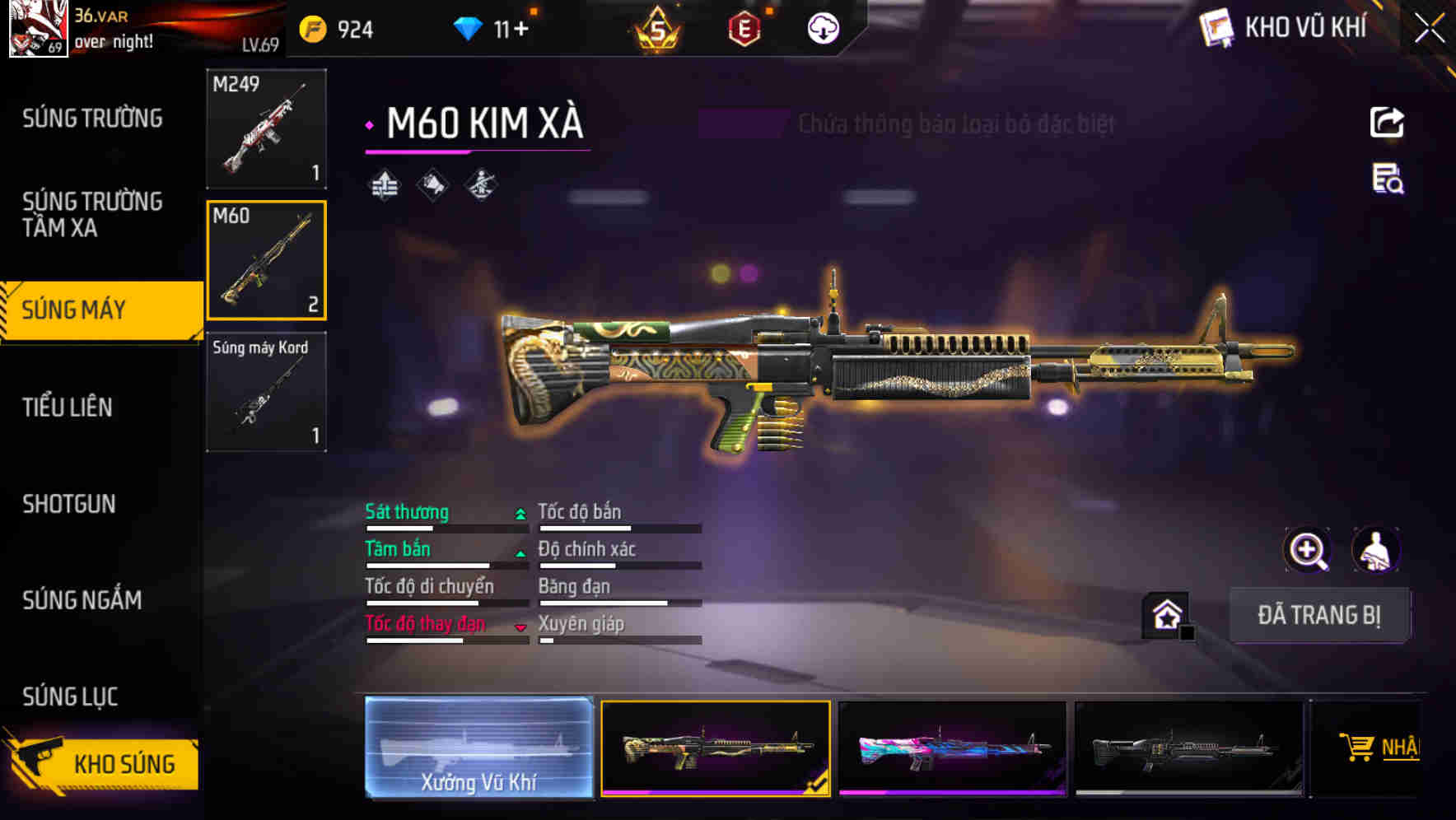Choose the Súng máy Kord weapon tile
The width and height of the screenshot is (1456, 820).
266,392
